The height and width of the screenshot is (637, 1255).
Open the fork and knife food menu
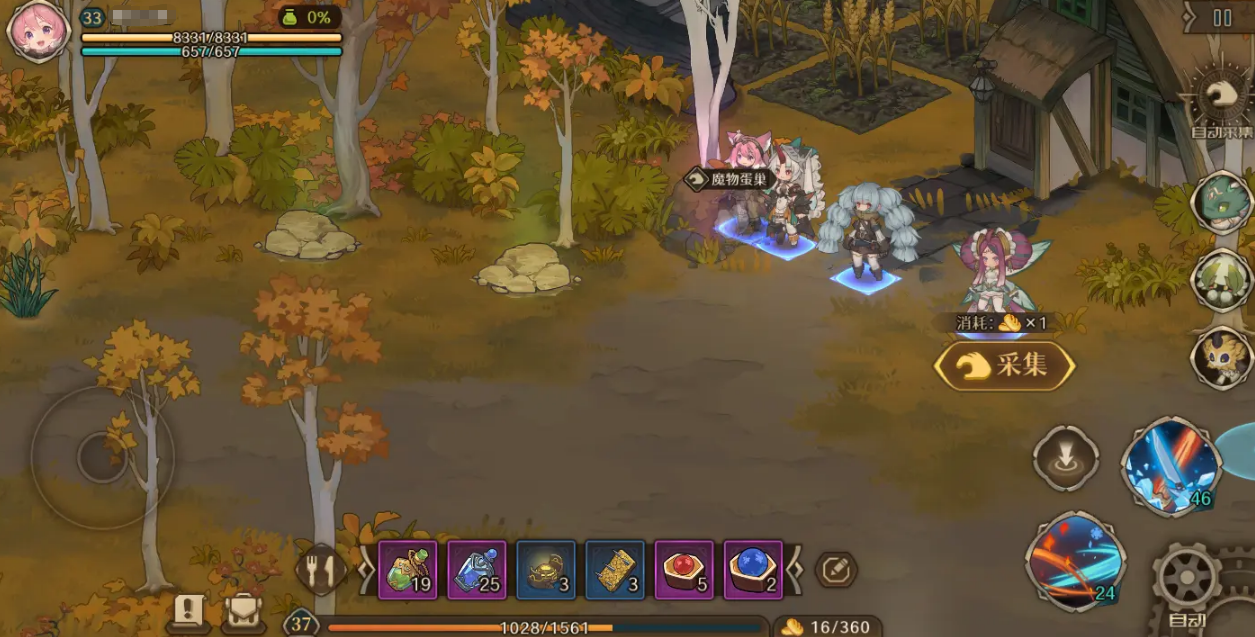click(319, 570)
